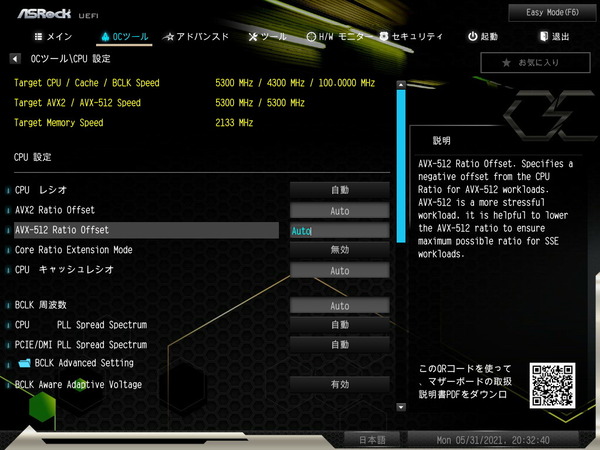Select the 日本語 language button
This screenshot has height=450, width=600.
[371, 439]
